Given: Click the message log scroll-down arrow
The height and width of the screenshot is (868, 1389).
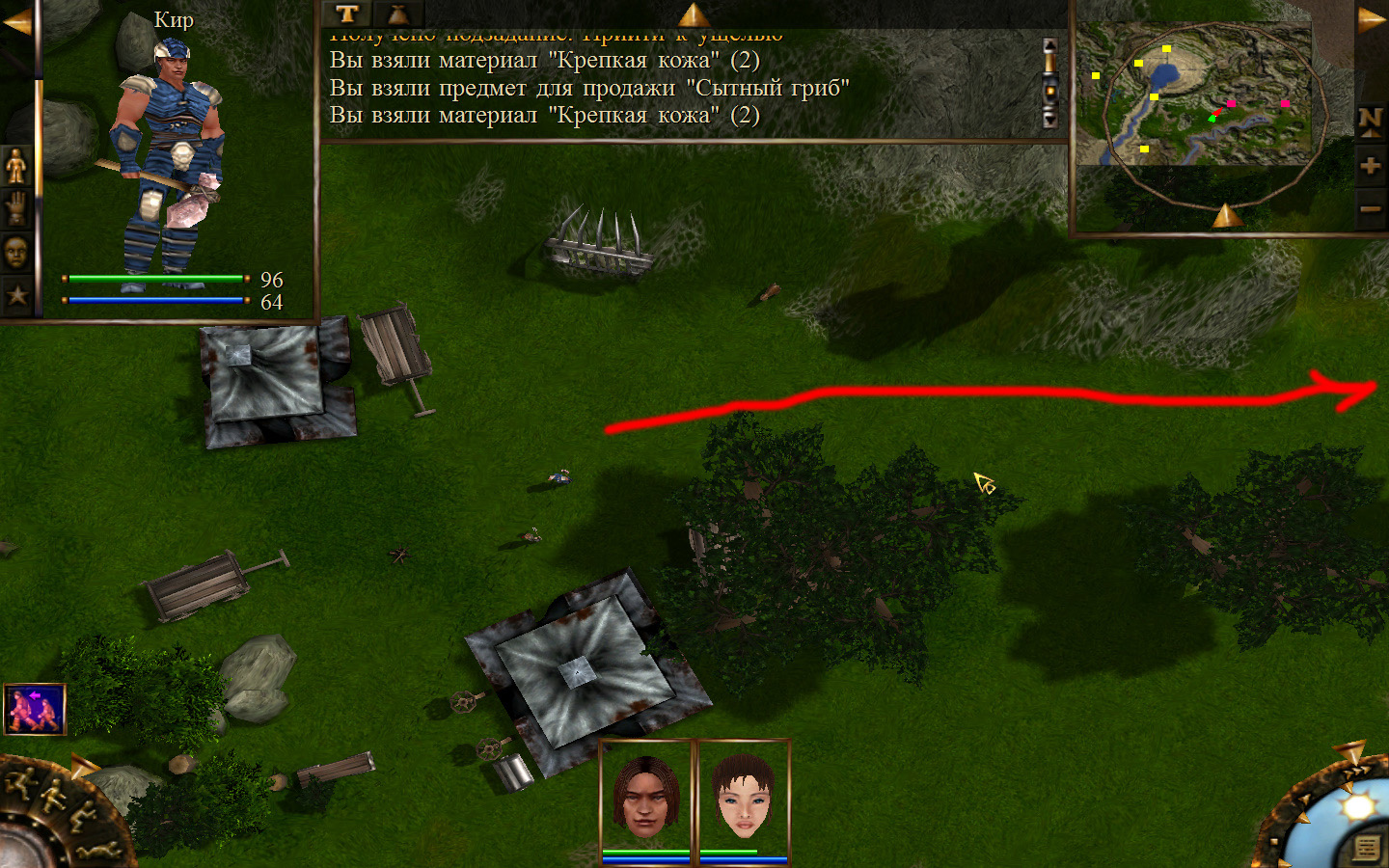Looking at the screenshot, I should tap(1050, 120).
